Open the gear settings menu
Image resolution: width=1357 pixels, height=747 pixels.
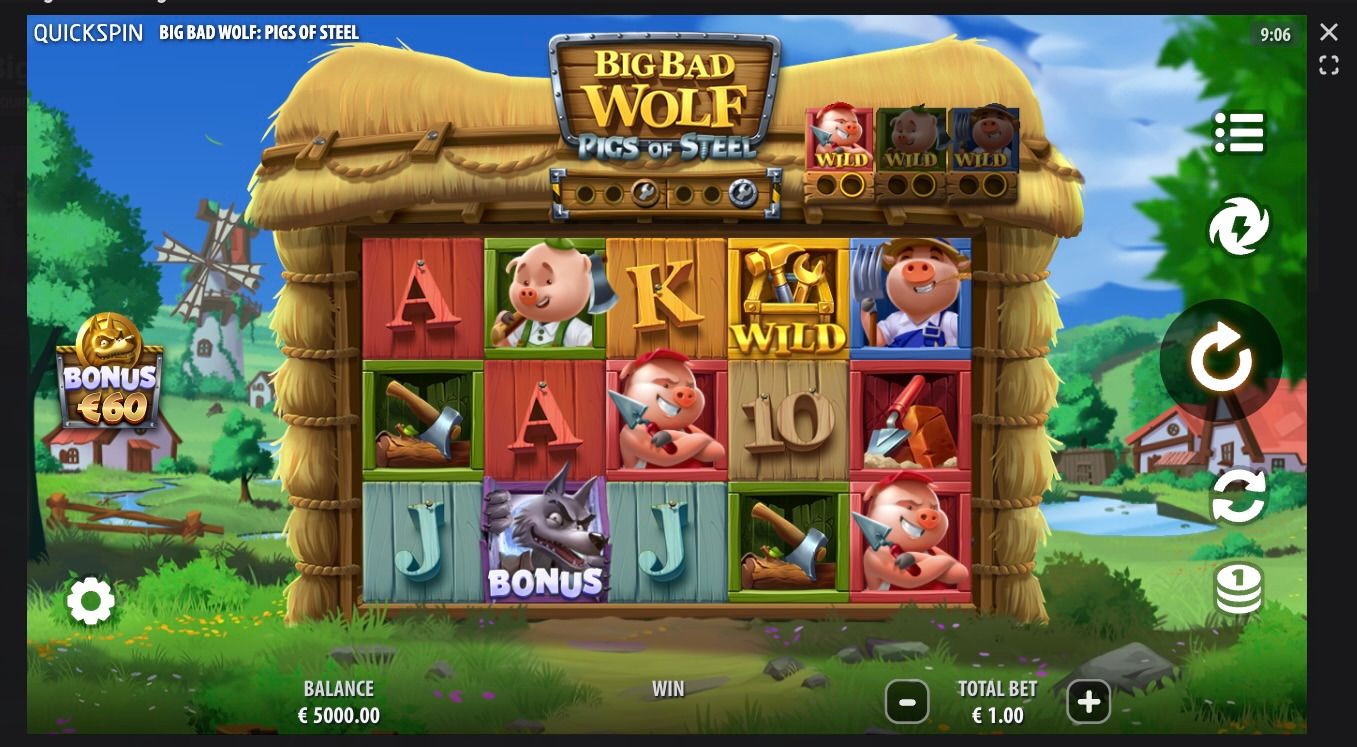click(91, 601)
